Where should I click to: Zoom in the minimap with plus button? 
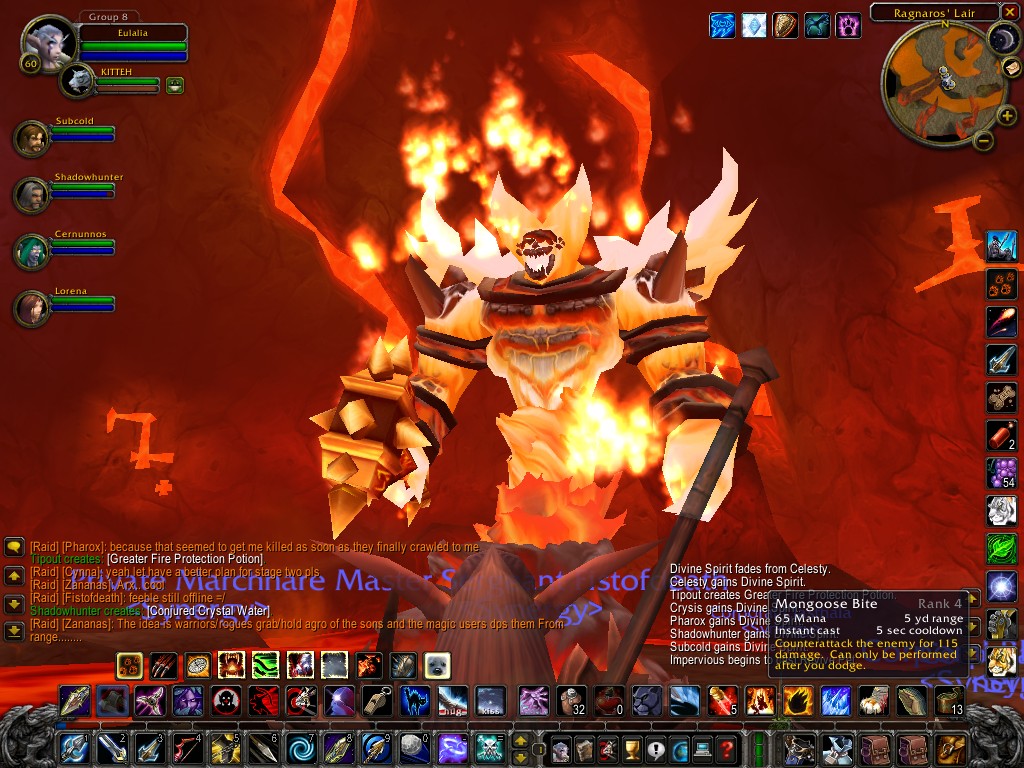[x=1006, y=115]
